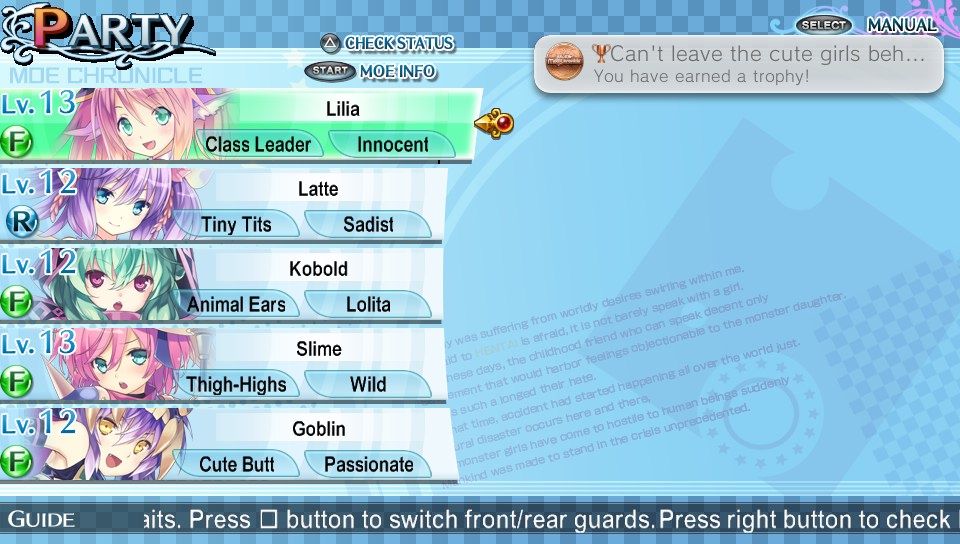Click Lilia's Class Leader trait
This screenshot has height=544, width=960.
click(258, 145)
